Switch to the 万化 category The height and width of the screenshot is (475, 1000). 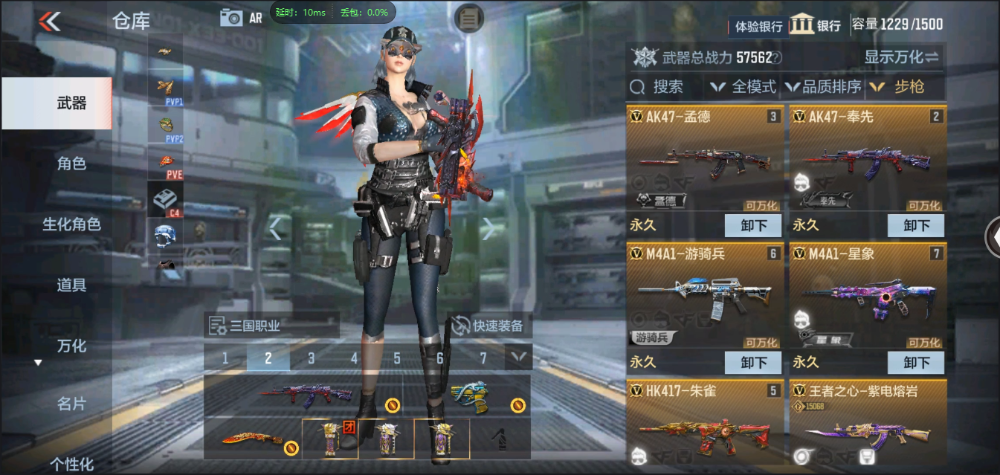point(70,346)
